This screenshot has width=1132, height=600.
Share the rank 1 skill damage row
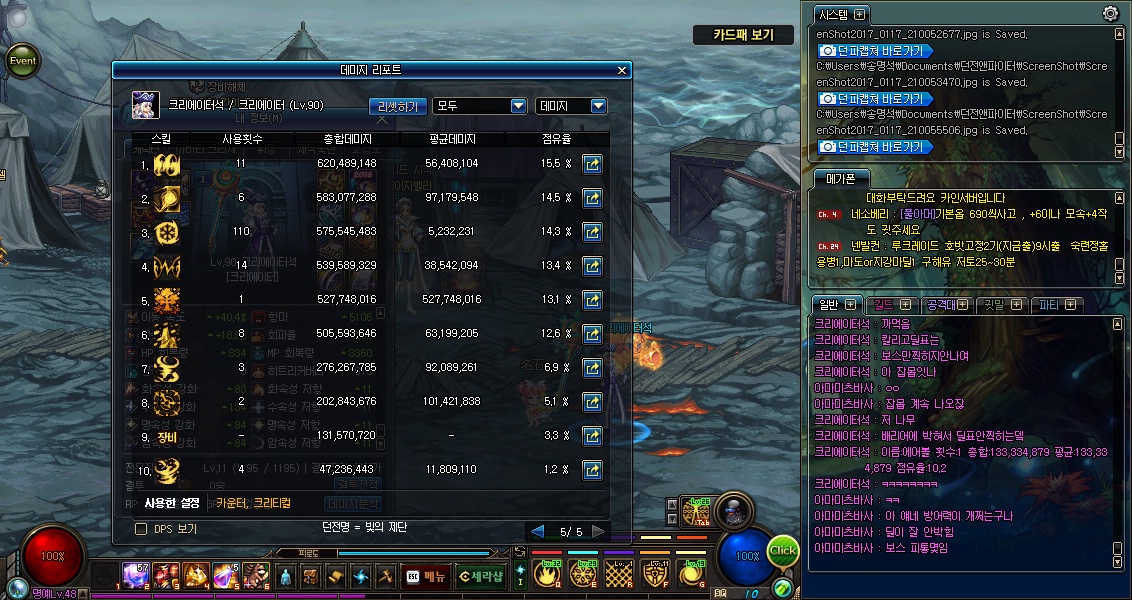[x=592, y=164]
